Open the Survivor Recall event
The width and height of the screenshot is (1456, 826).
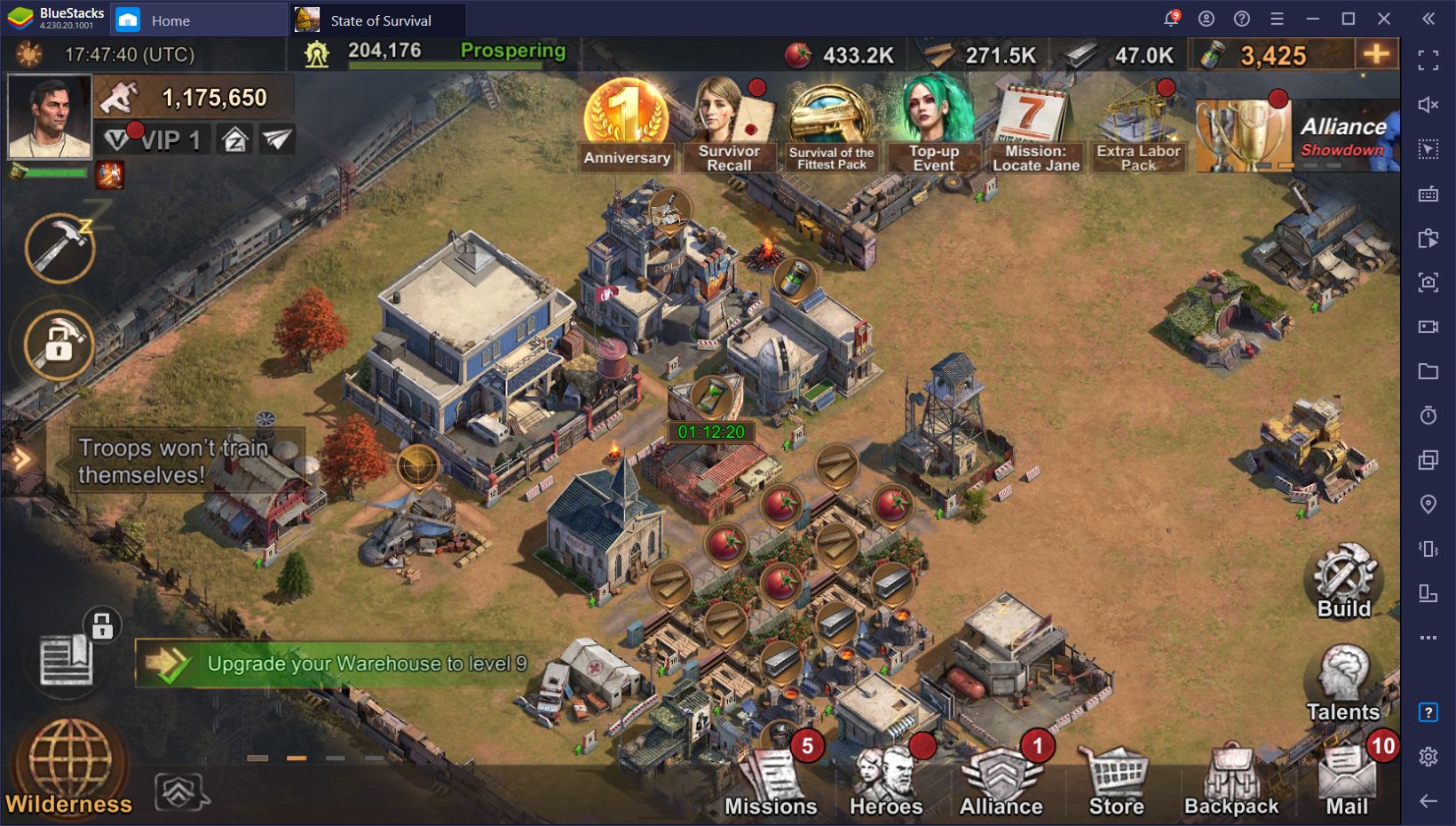732,120
